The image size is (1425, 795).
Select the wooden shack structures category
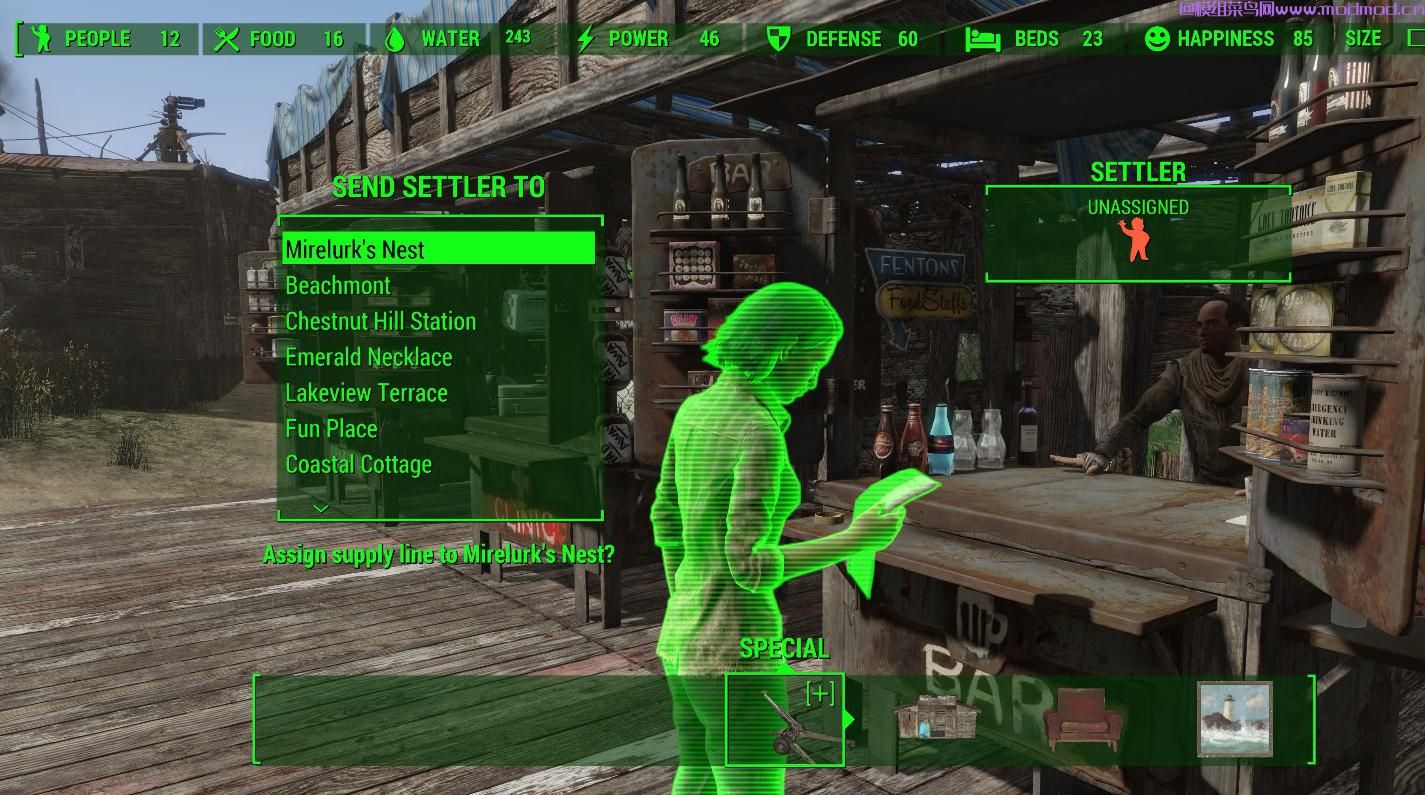tap(934, 719)
